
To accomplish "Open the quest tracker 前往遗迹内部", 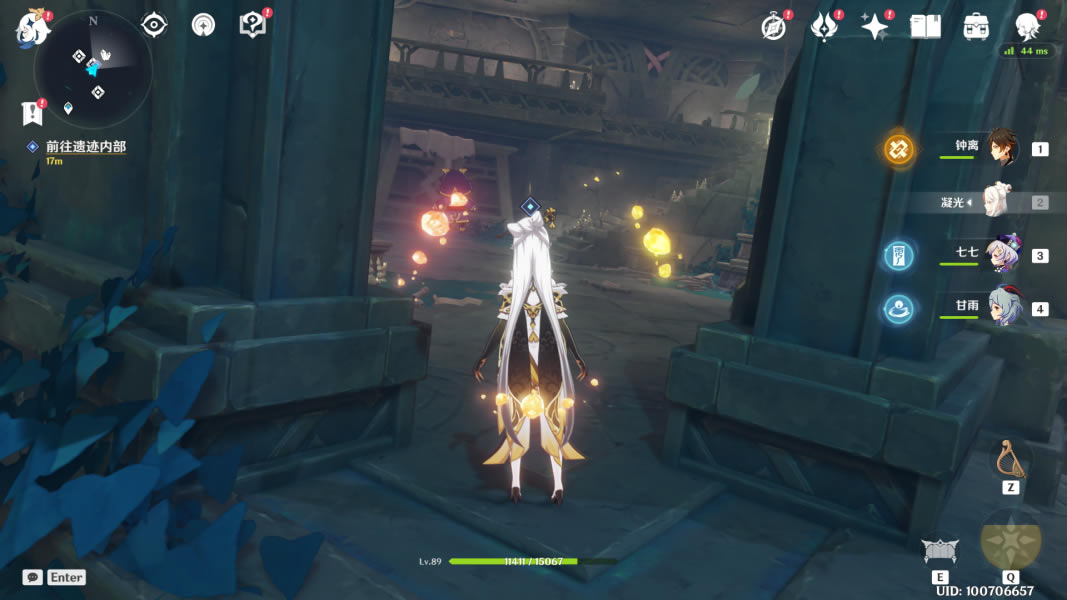I will [85, 147].
